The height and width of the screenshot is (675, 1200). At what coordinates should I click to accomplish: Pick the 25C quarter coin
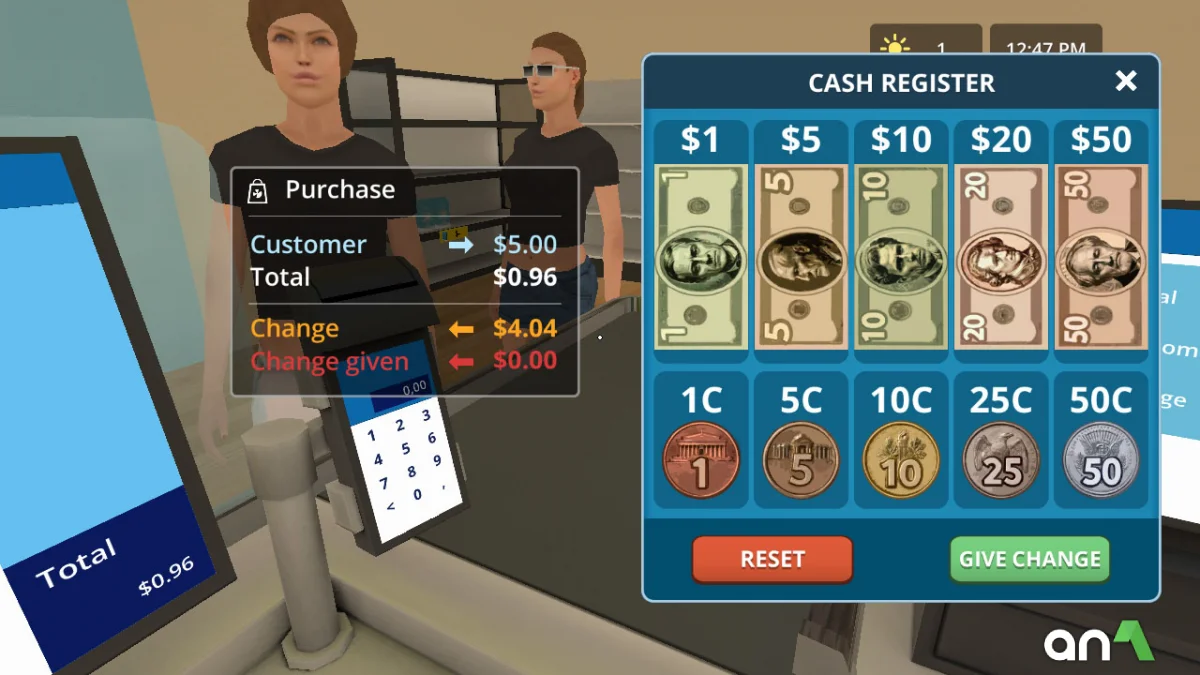[1001, 461]
